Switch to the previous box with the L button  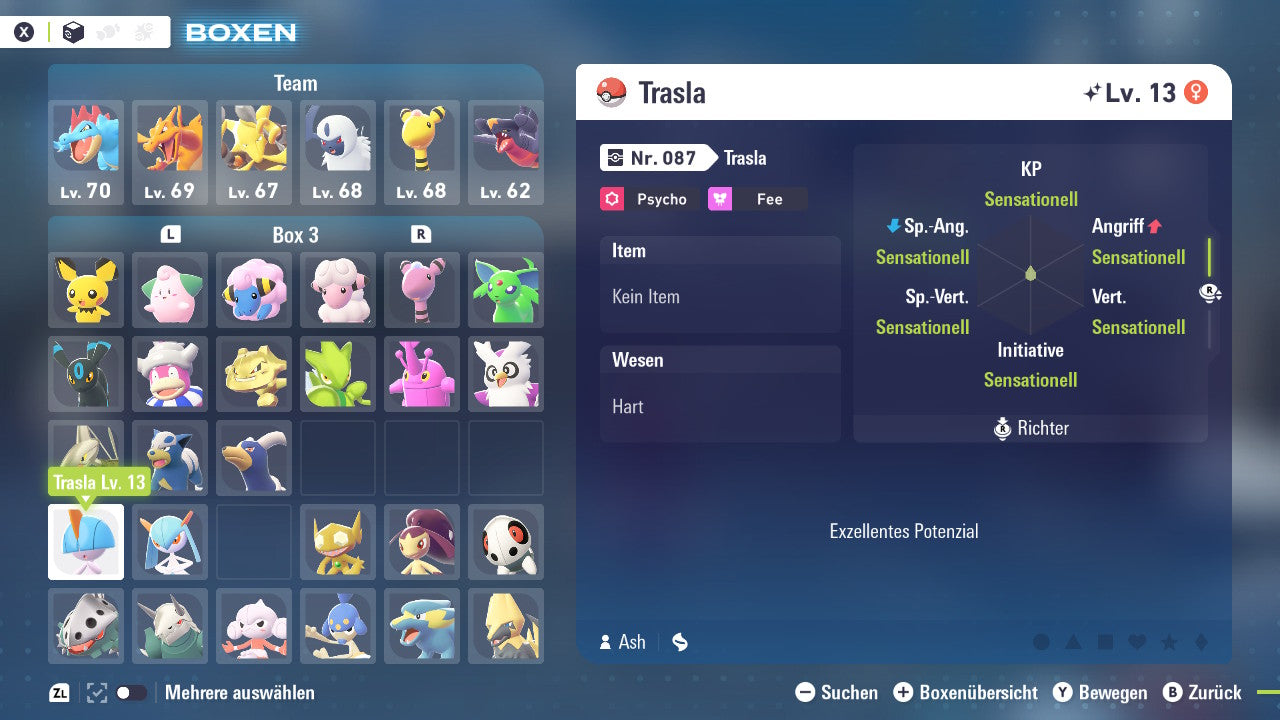coord(170,235)
